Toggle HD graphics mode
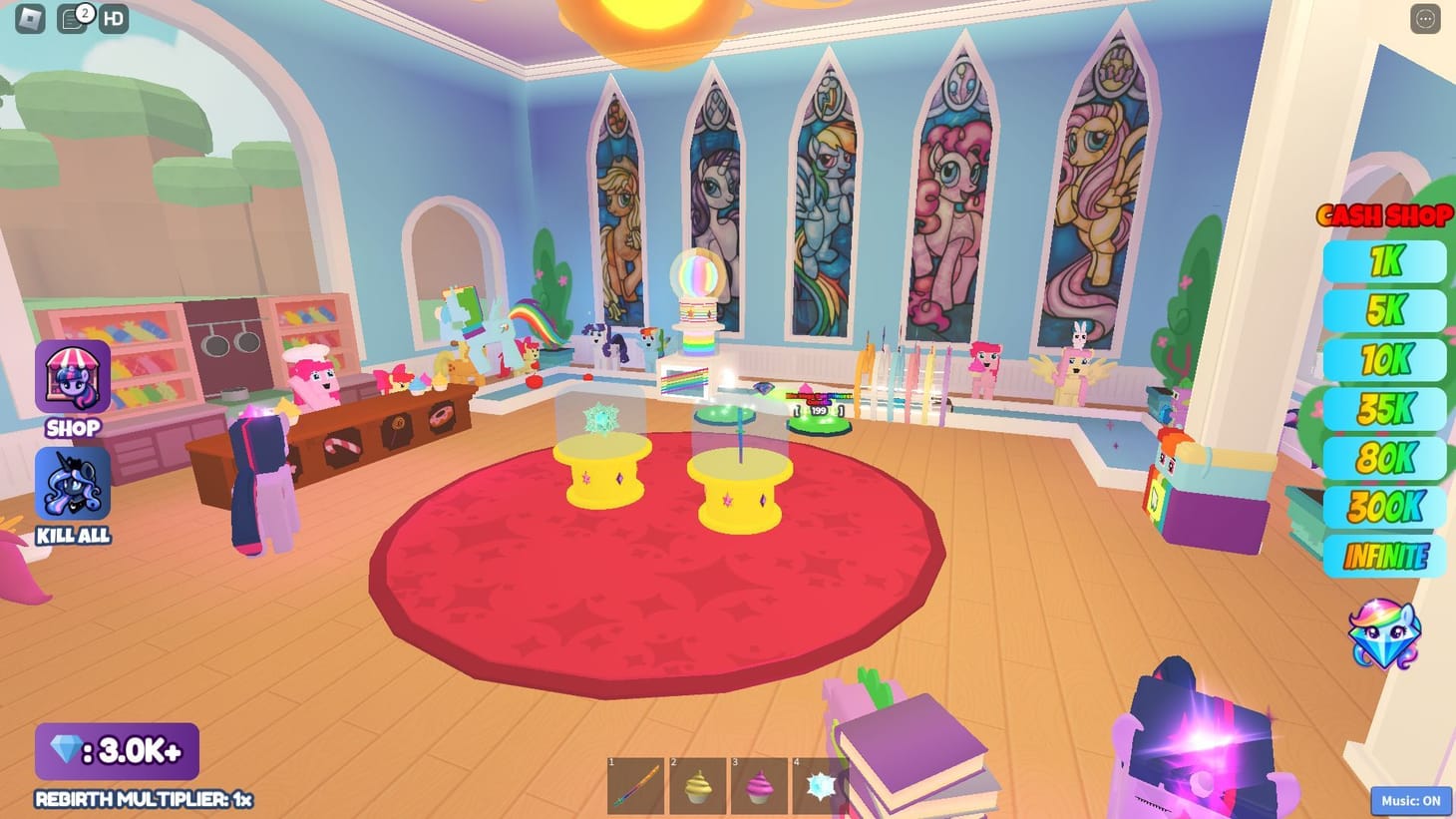The width and height of the screenshot is (1456, 819). point(113,17)
